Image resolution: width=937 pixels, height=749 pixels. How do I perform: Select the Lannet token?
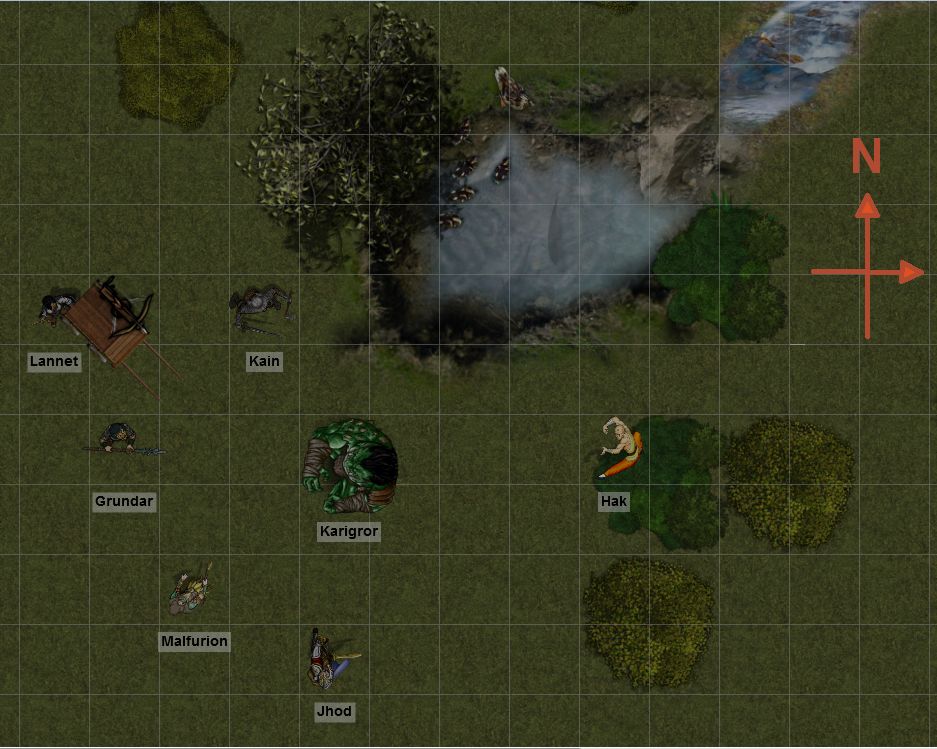[x=53, y=309]
